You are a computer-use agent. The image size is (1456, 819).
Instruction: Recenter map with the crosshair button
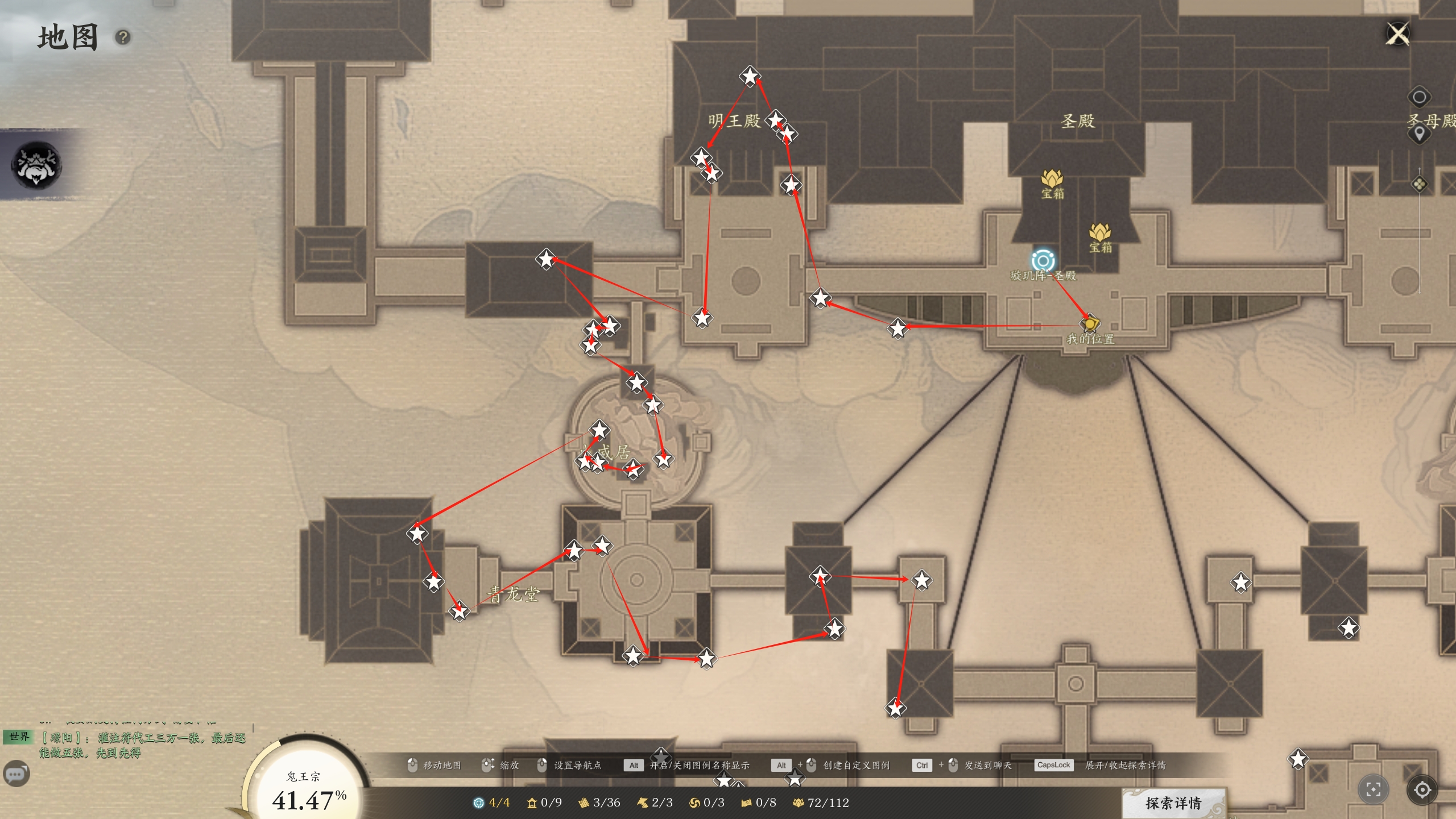coord(1422,789)
